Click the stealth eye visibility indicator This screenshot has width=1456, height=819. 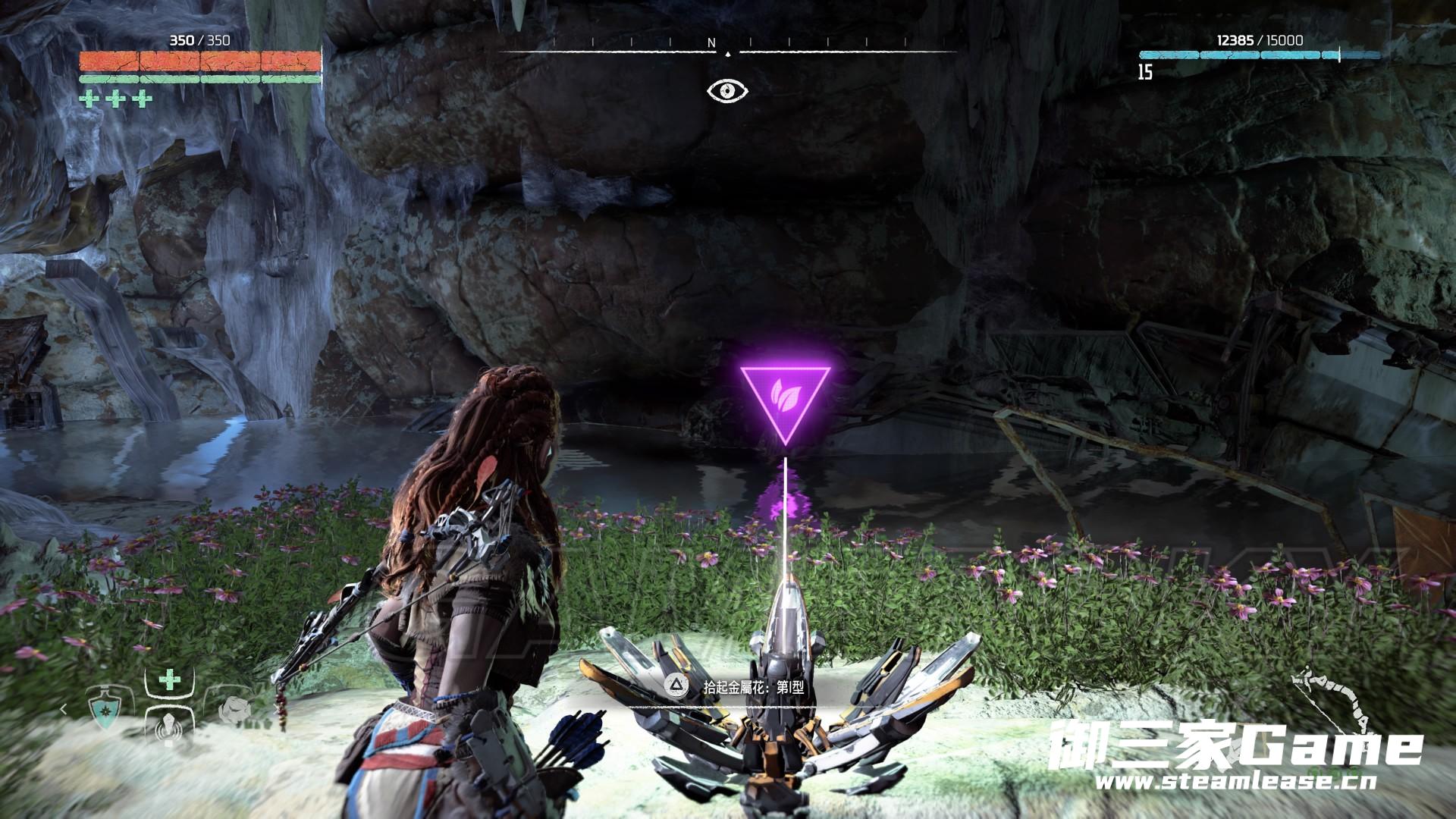click(x=727, y=91)
